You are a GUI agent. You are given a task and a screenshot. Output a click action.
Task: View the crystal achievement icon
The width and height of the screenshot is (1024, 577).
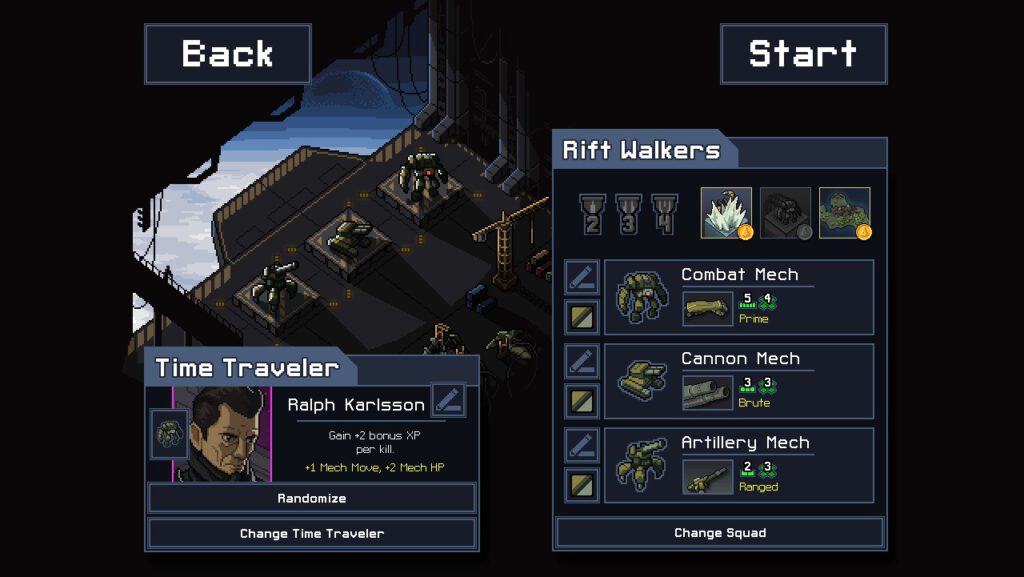(726, 213)
